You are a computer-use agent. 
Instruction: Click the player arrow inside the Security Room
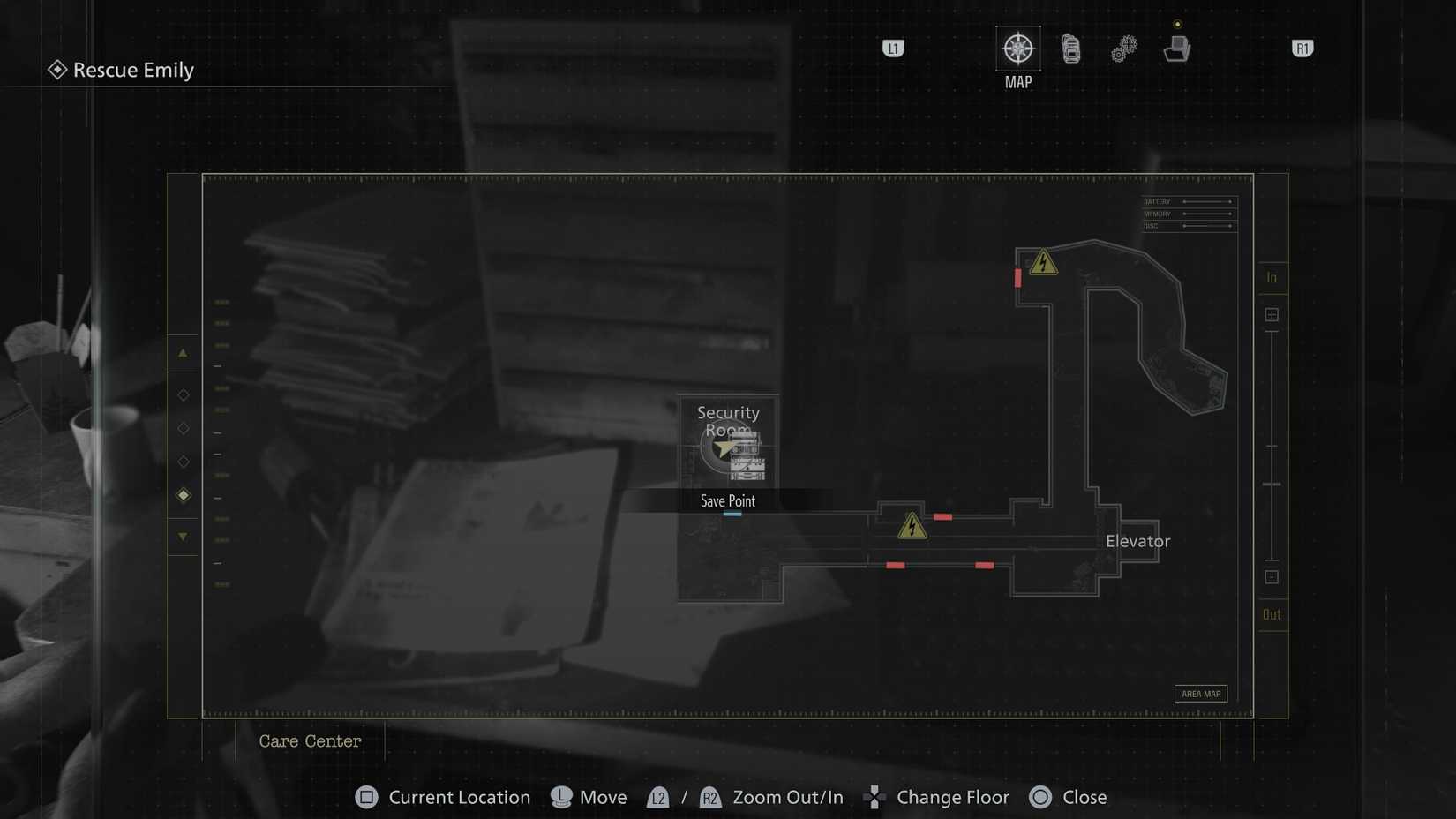pyautogui.click(x=723, y=448)
